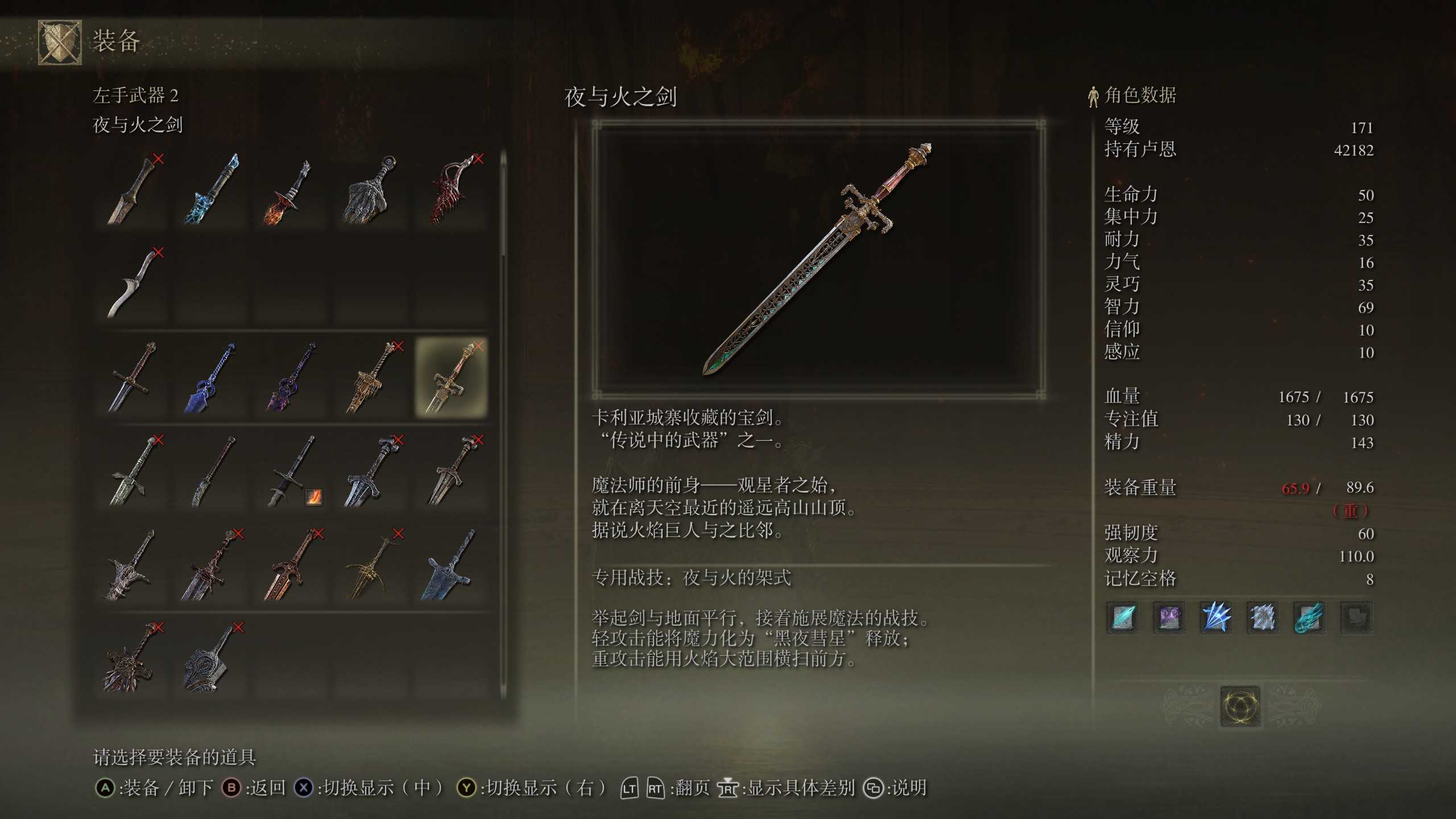Click the character figure icon beside 角色数据
The height and width of the screenshot is (819, 1456).
coord(1093,97)
